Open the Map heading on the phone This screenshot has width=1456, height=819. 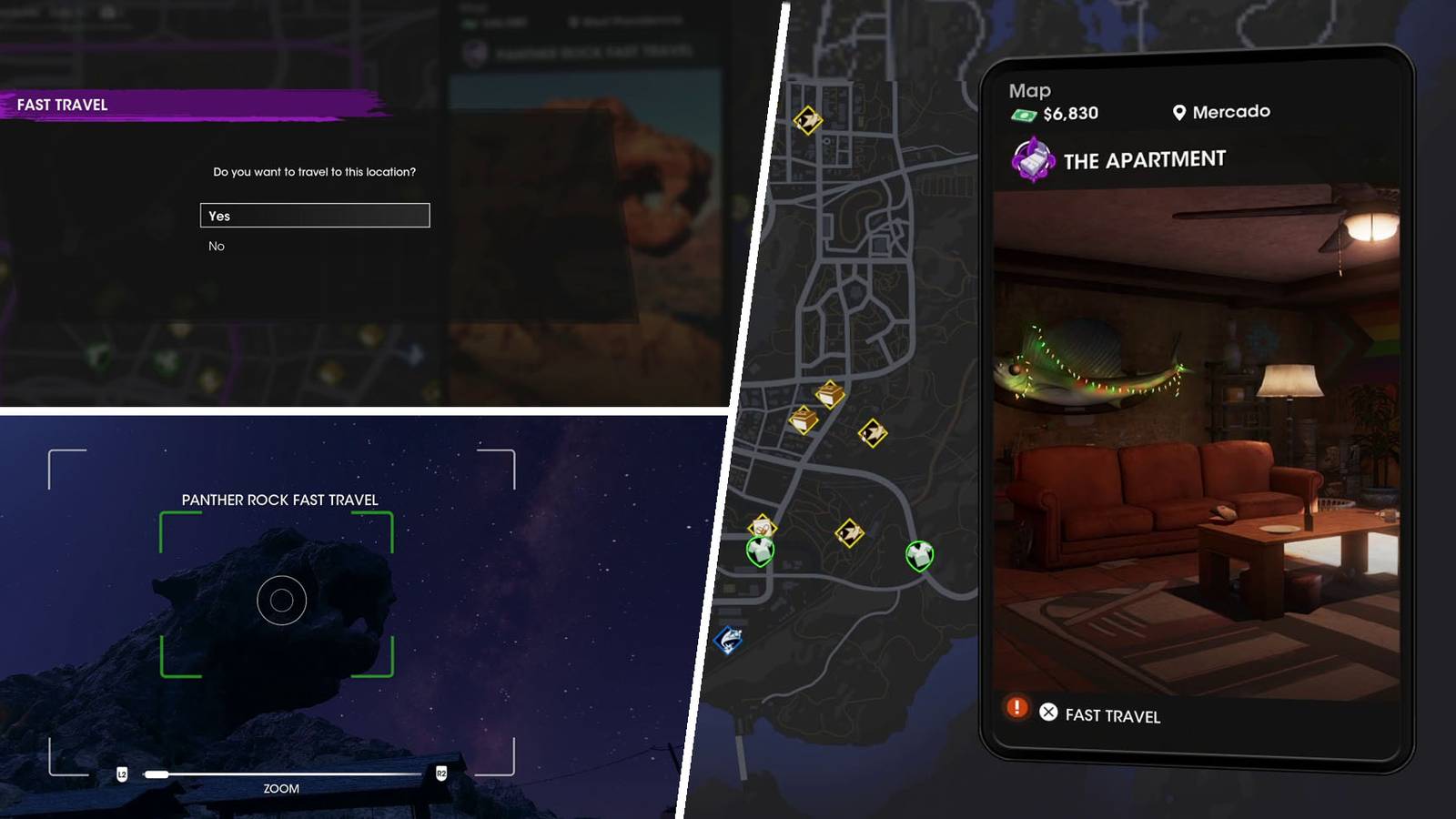(x=1029, y=90)
